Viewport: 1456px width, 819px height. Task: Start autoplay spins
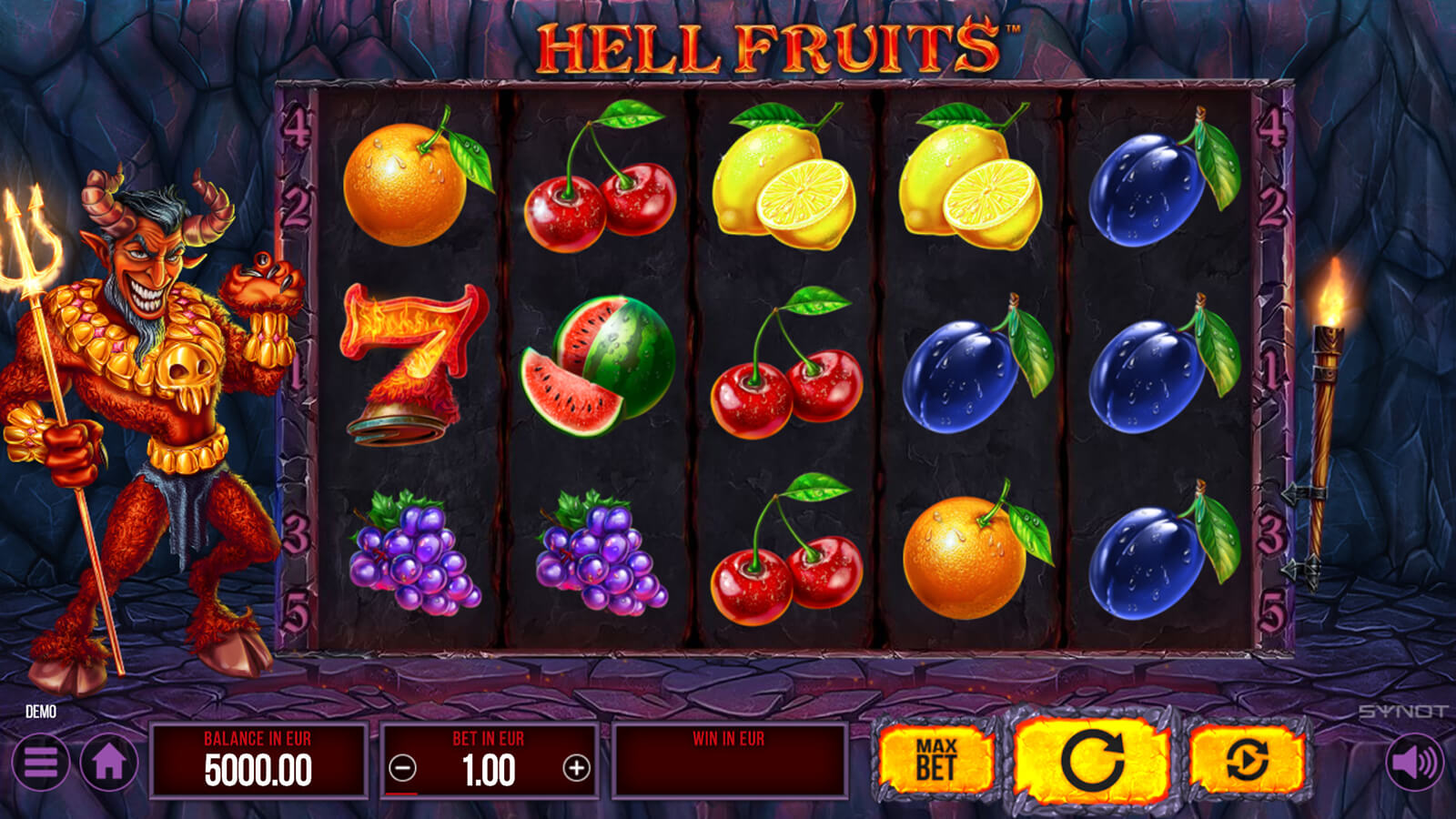(x=1247, y=760)
